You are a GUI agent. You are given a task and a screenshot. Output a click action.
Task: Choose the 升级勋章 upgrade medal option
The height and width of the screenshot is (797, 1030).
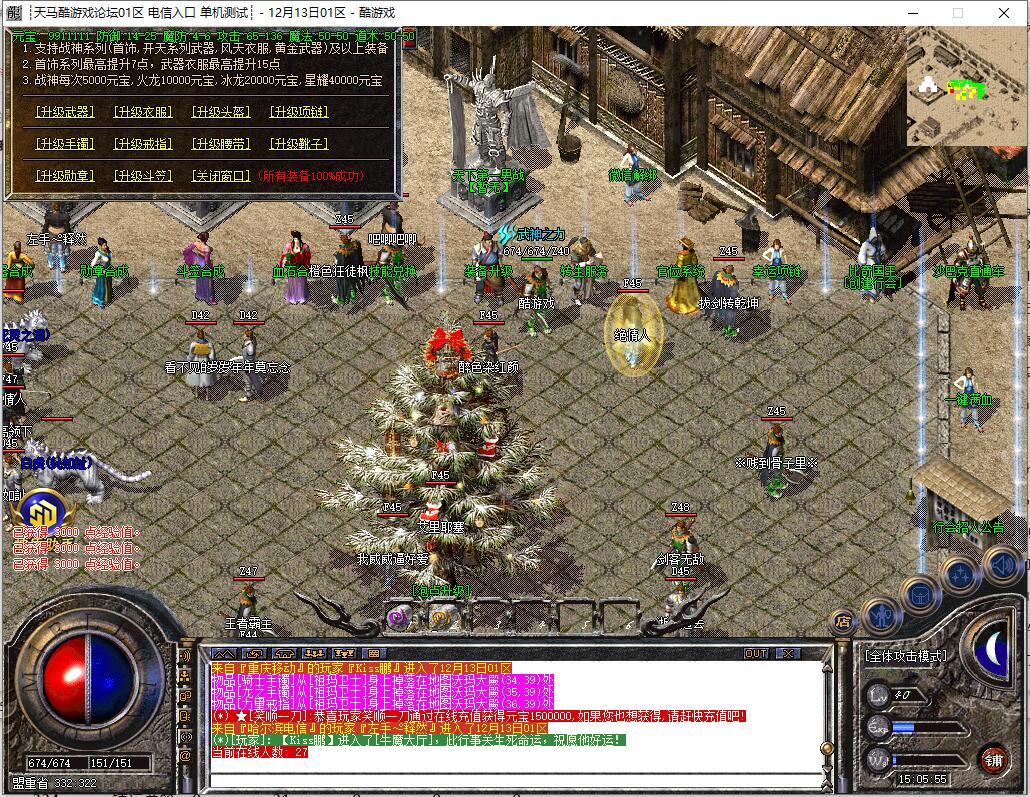point(65,176)
